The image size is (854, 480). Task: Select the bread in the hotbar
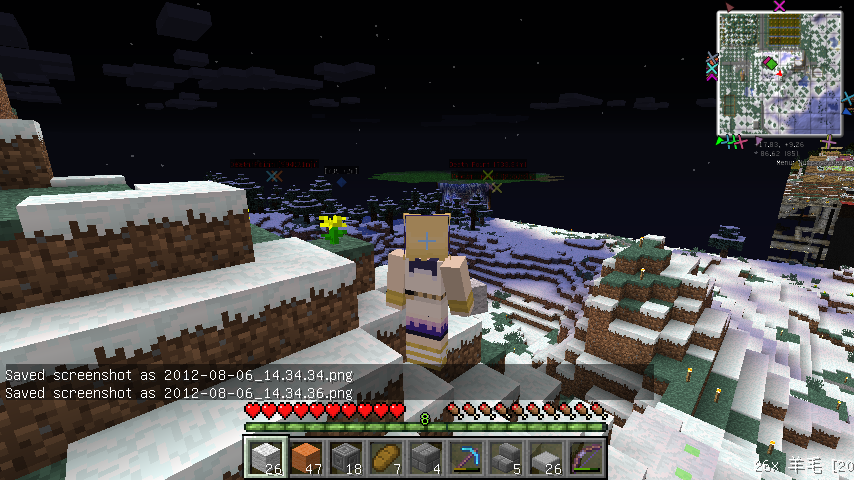pos(386,458)
